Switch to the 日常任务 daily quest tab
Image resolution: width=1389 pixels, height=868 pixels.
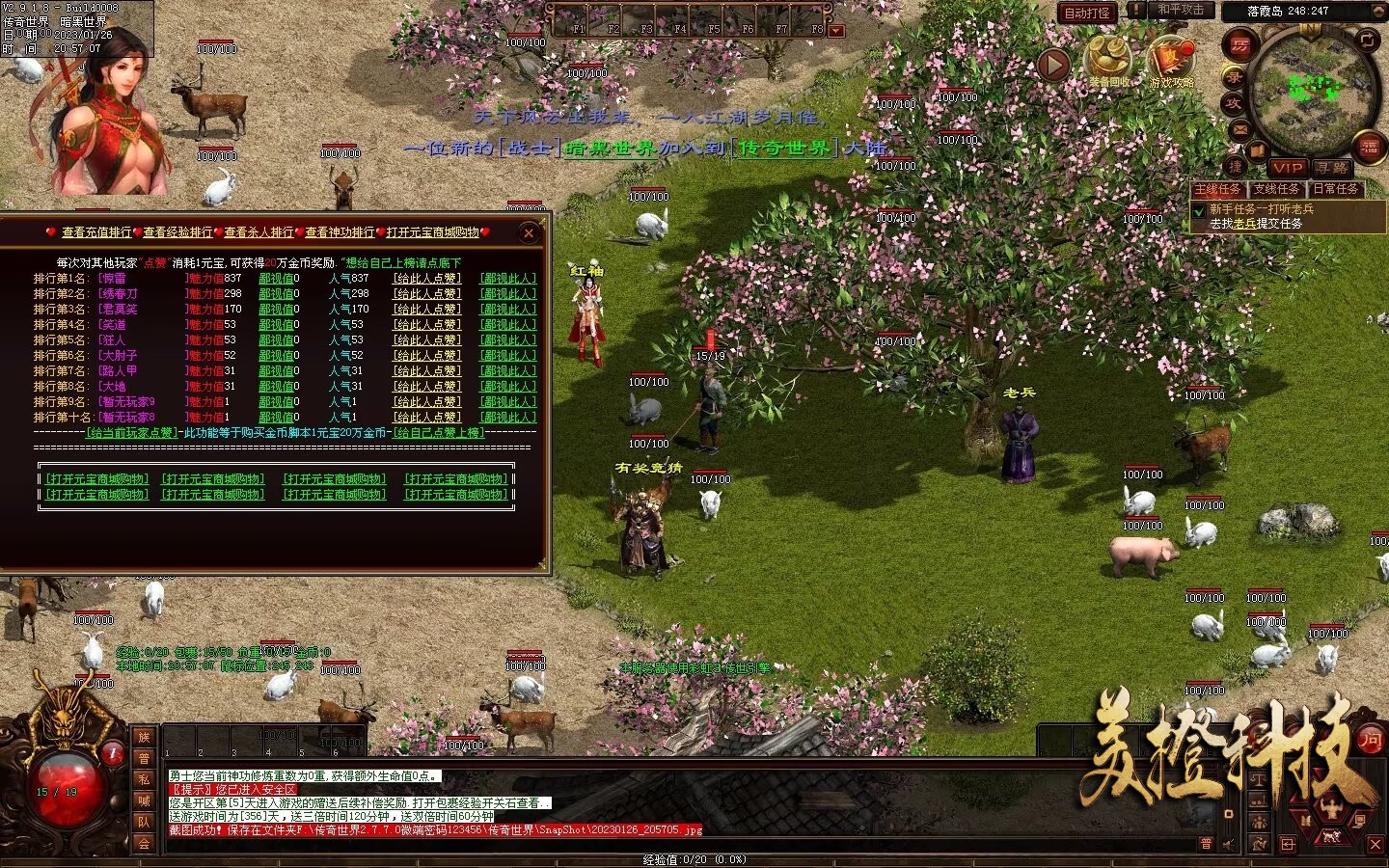coord(1336,190)
